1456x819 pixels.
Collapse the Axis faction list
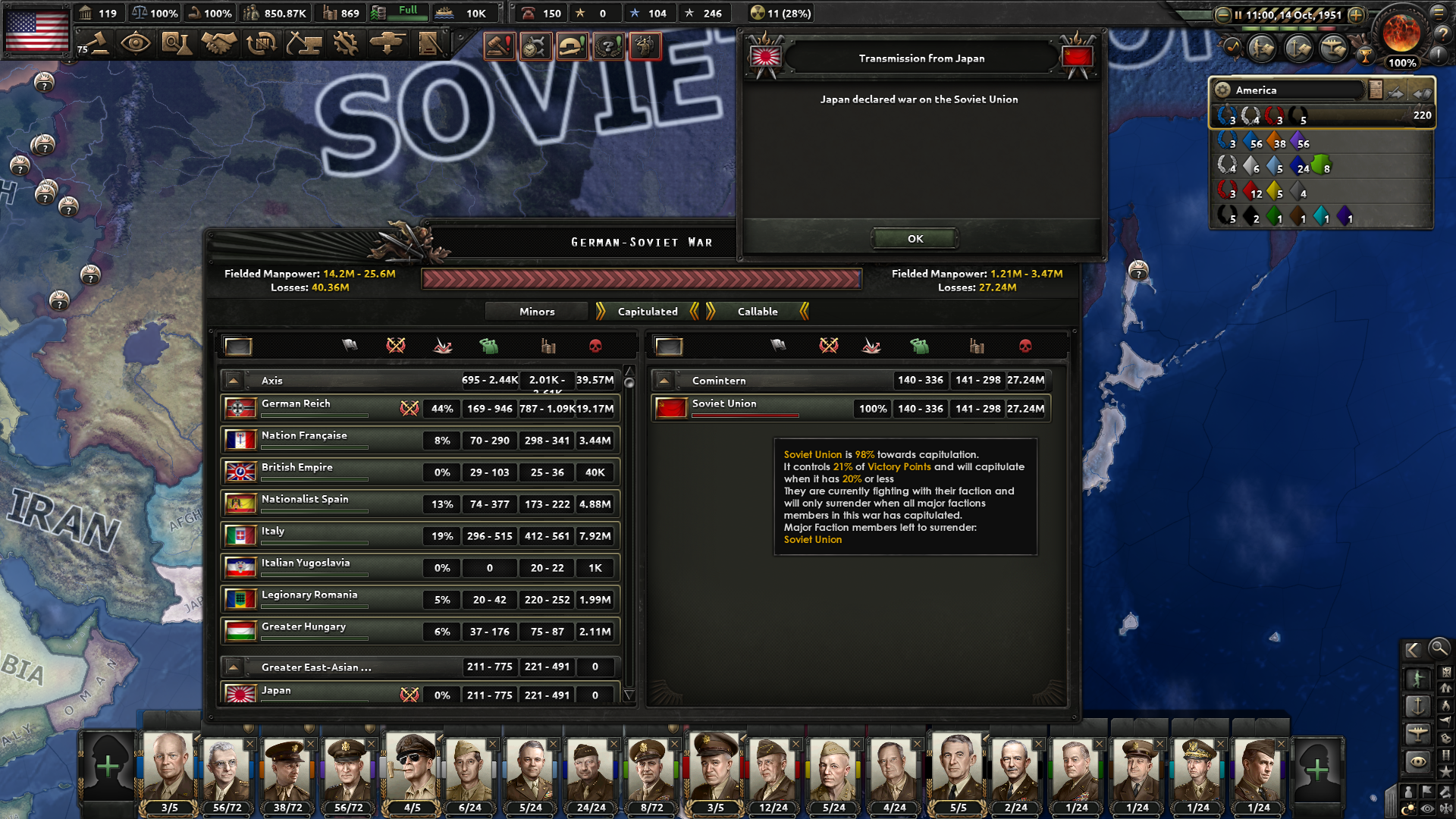click(x=234, y=380)
